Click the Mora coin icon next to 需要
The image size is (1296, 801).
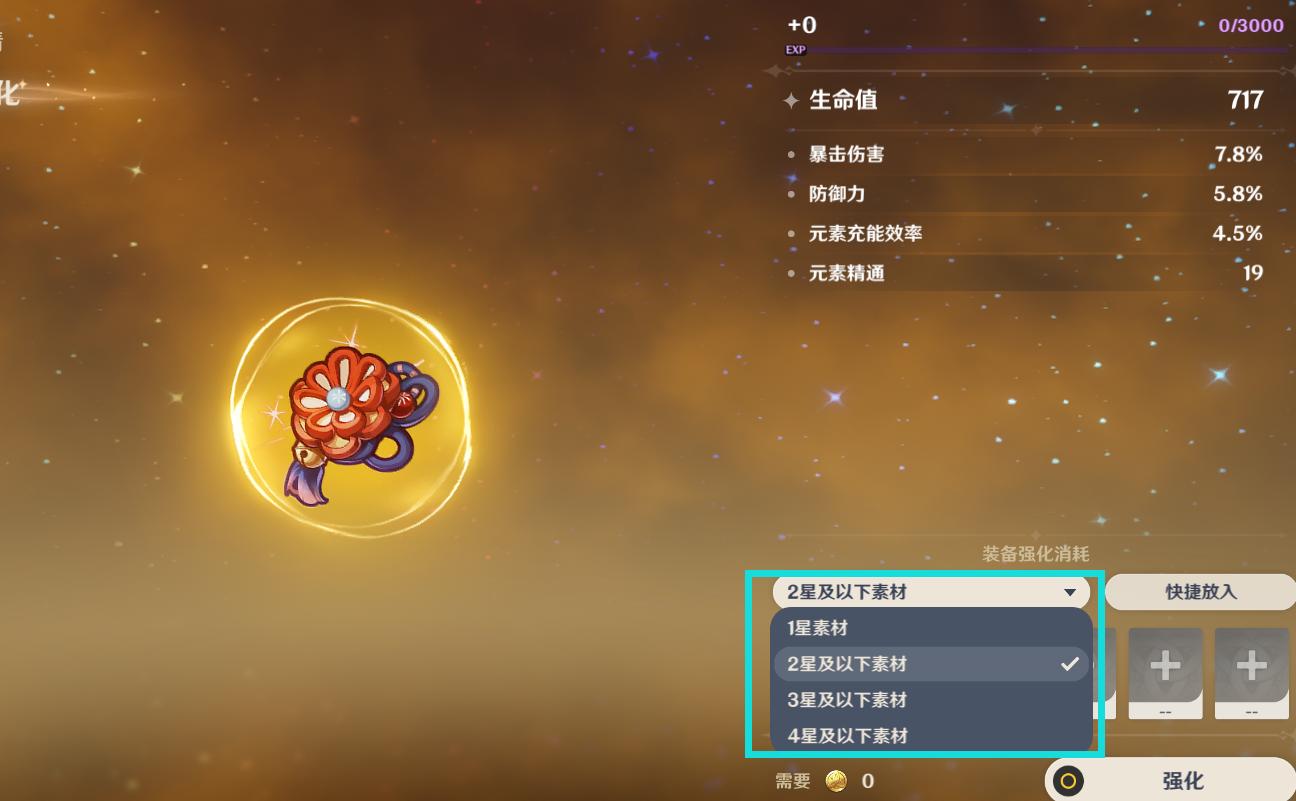[838, 781]
